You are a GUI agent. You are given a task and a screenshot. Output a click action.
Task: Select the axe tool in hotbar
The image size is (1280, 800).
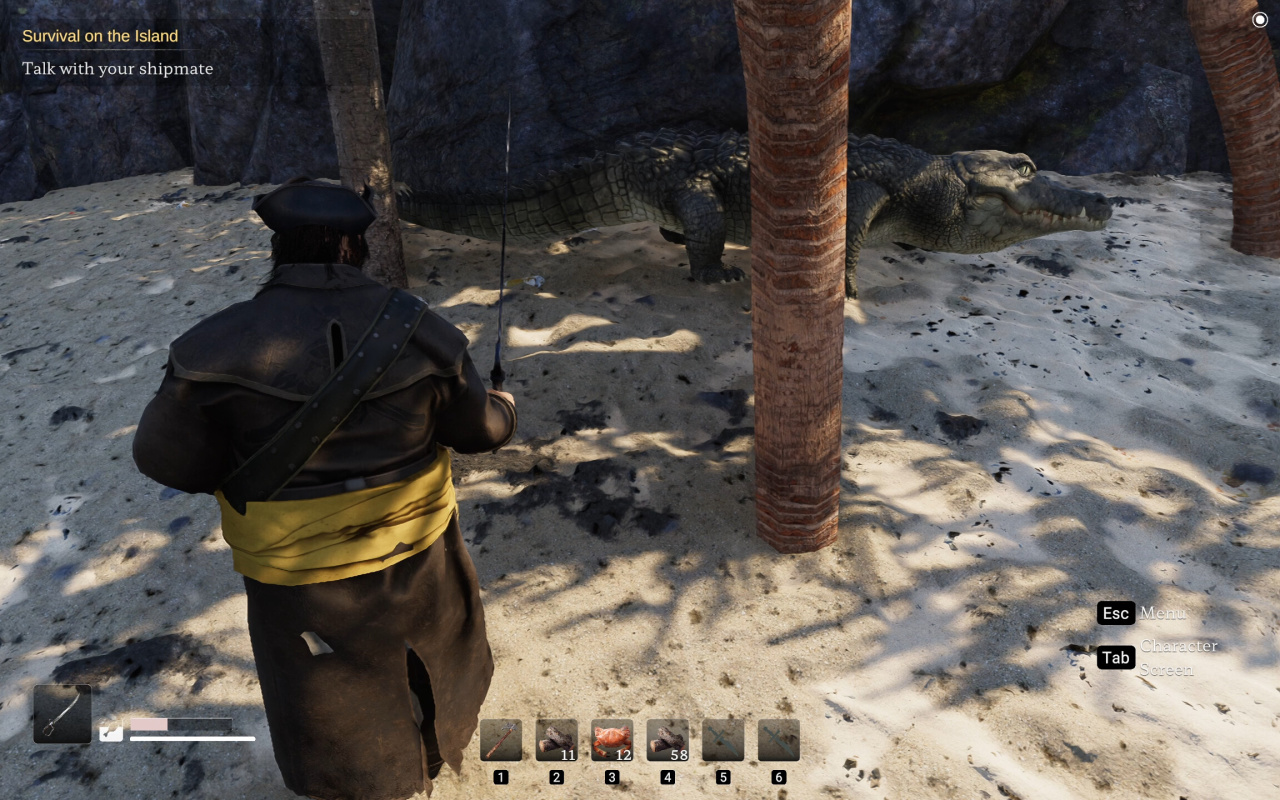click(501, 741)
